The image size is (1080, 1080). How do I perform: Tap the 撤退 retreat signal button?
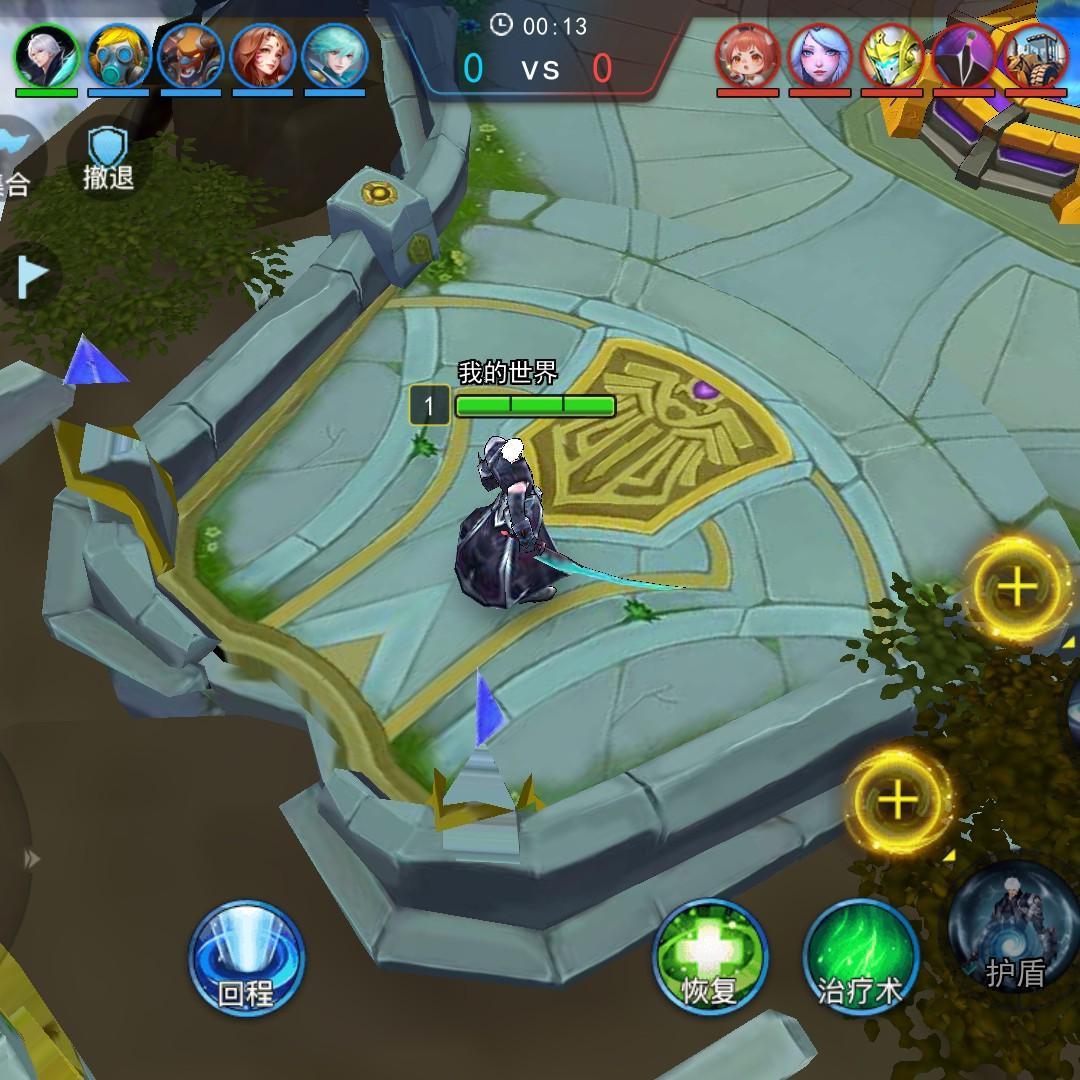click(x=108, y=160)
